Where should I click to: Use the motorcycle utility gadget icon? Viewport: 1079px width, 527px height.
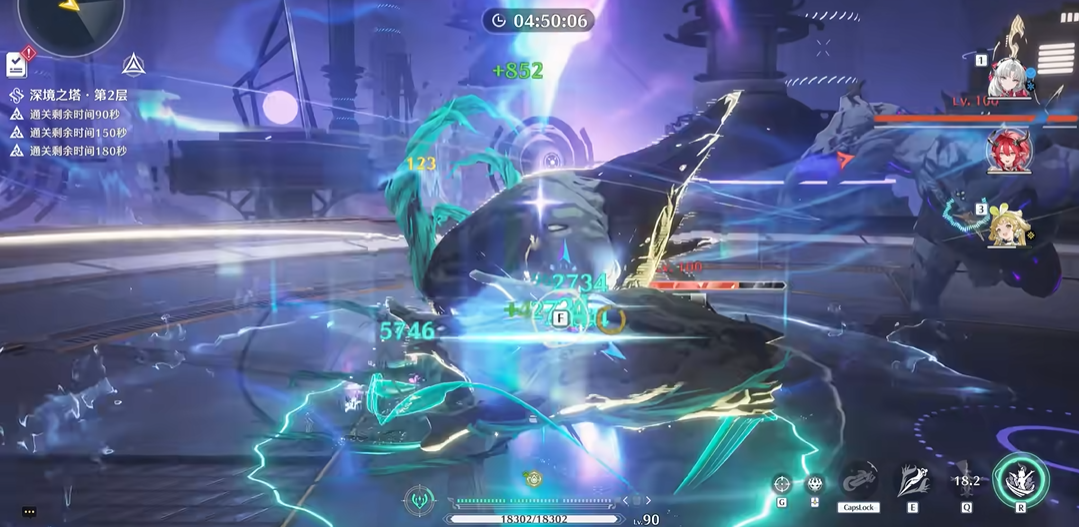(858, 482)
